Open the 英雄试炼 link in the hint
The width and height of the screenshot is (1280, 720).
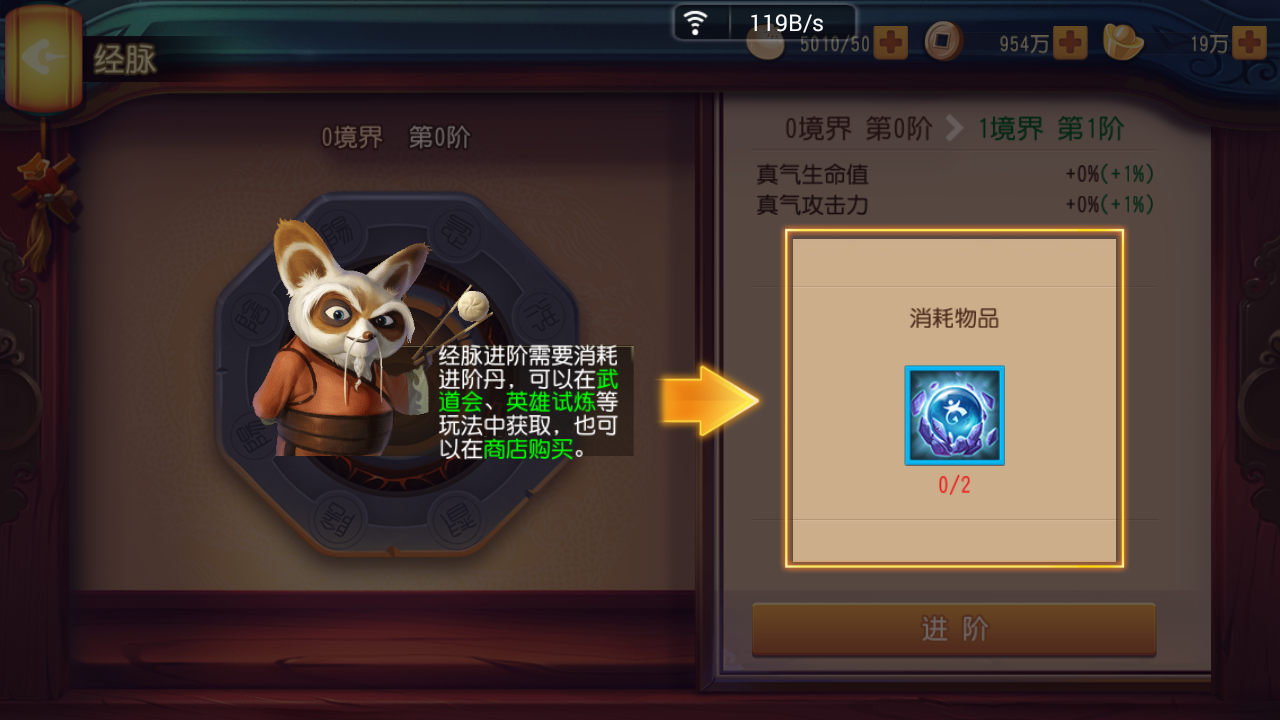(x=550, y=403)
